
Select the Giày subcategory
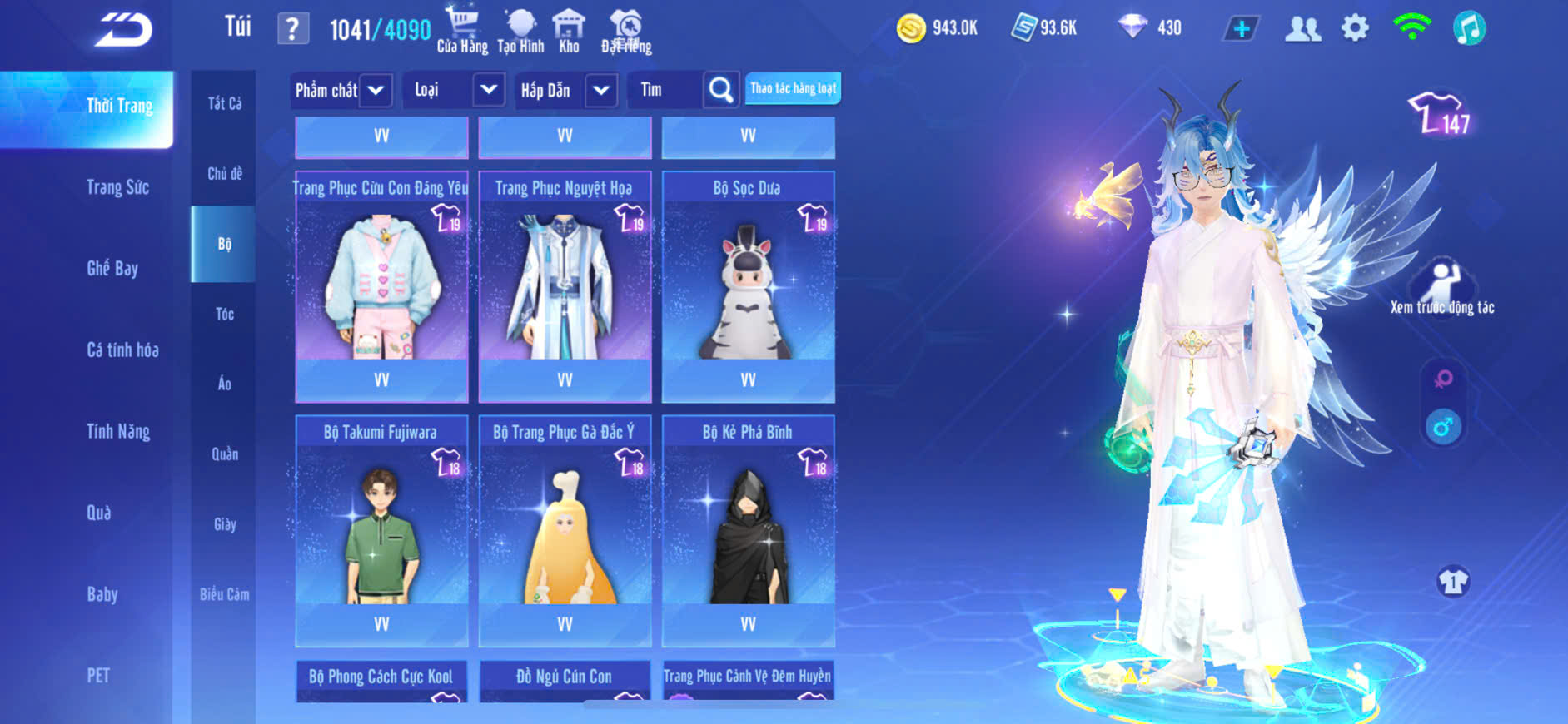click(224, 524)
